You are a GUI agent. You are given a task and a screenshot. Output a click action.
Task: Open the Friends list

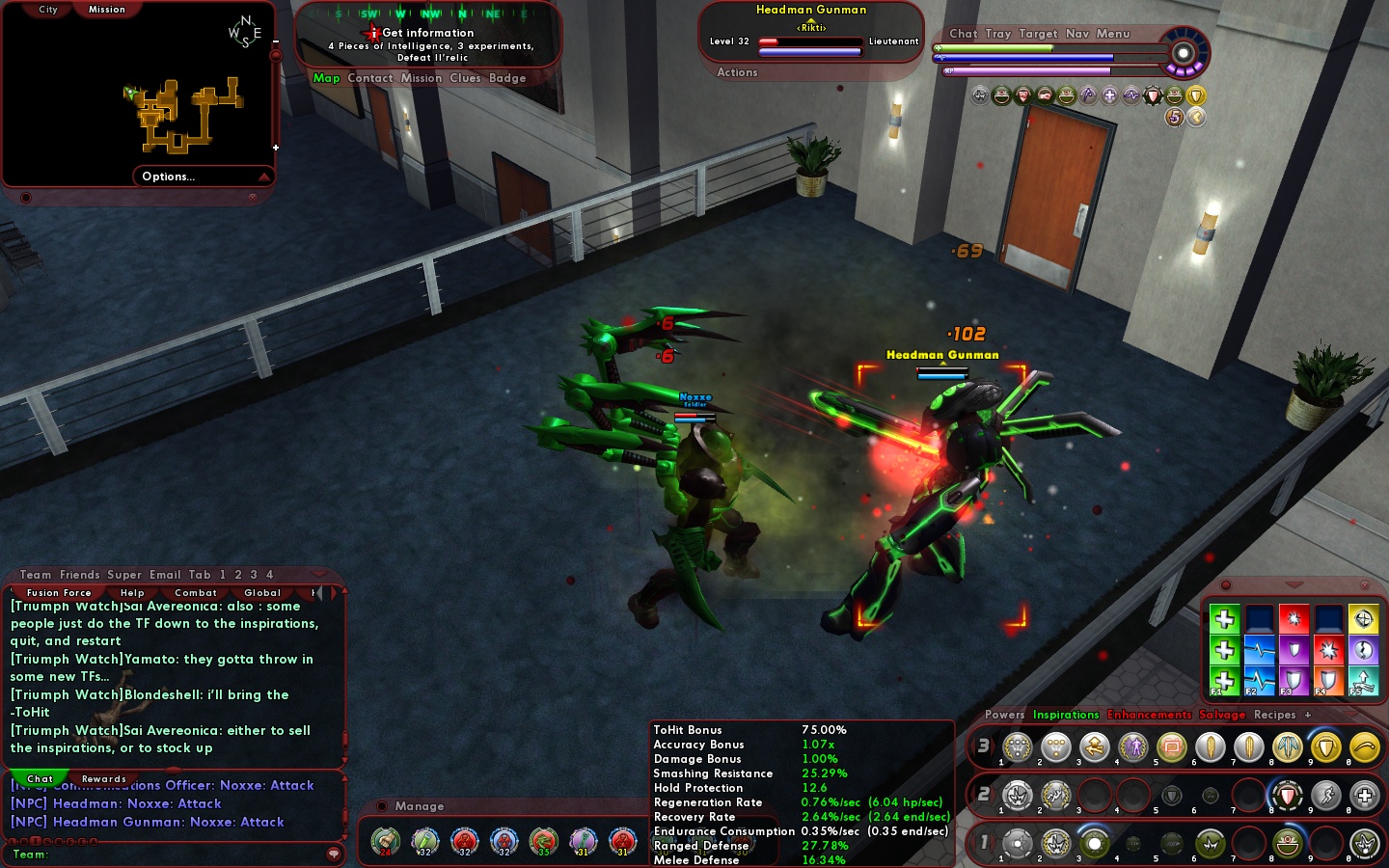point(80,575)
